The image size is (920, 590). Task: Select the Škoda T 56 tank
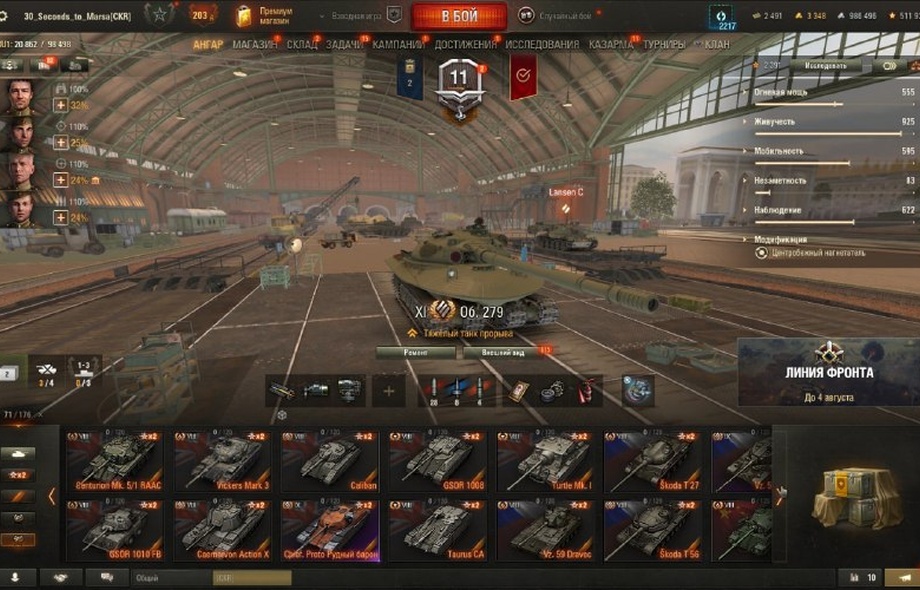[x=654, y=529]
